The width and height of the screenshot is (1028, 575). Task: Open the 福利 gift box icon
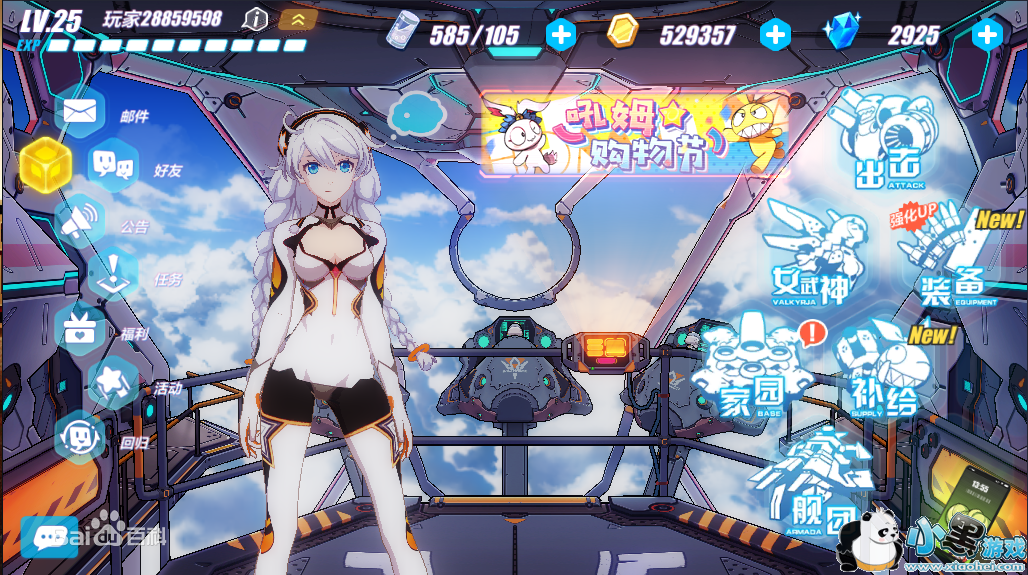pyautogui.click(x=79, y=328)
